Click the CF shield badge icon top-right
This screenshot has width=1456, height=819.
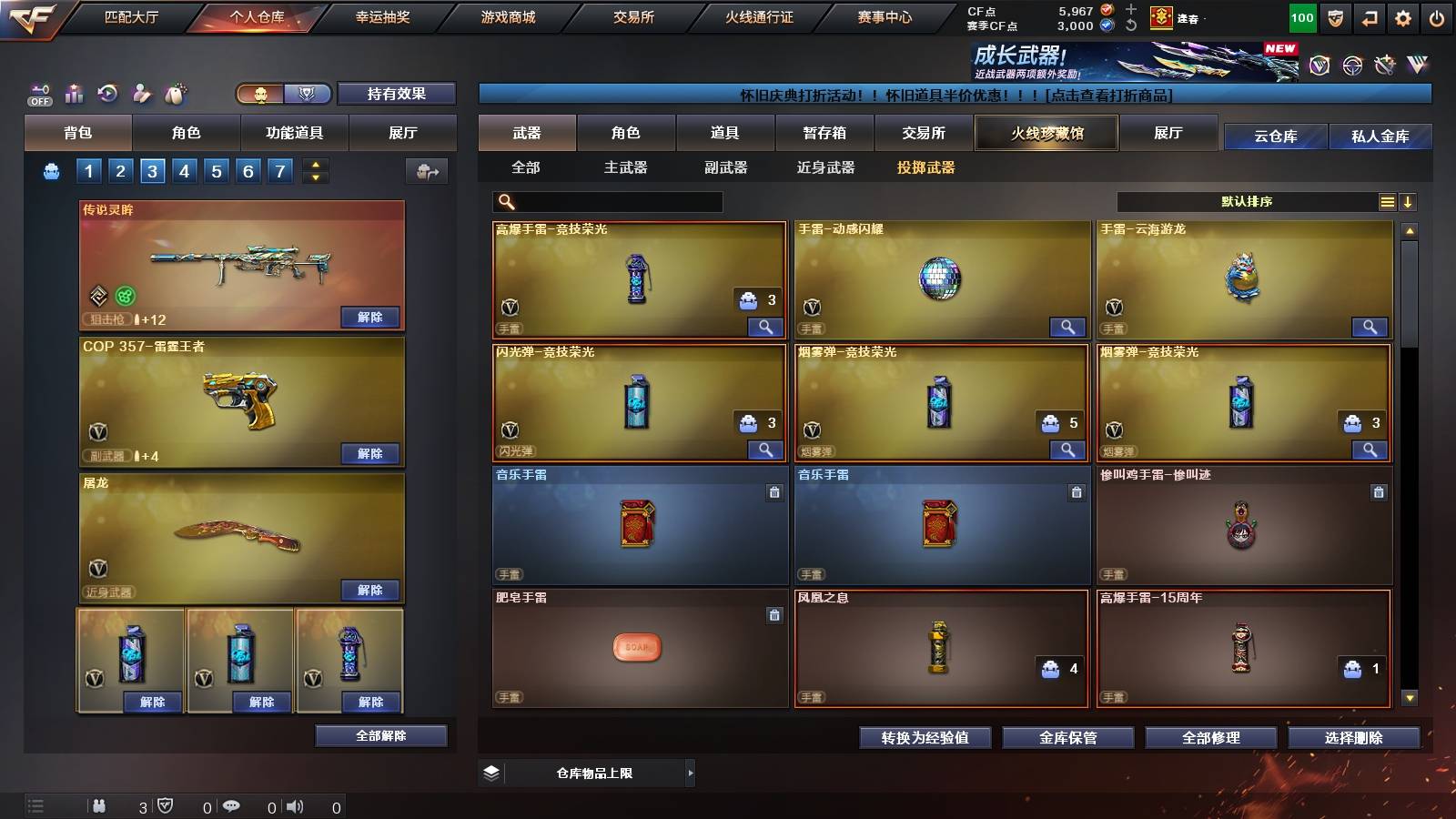pos(1335,16)
